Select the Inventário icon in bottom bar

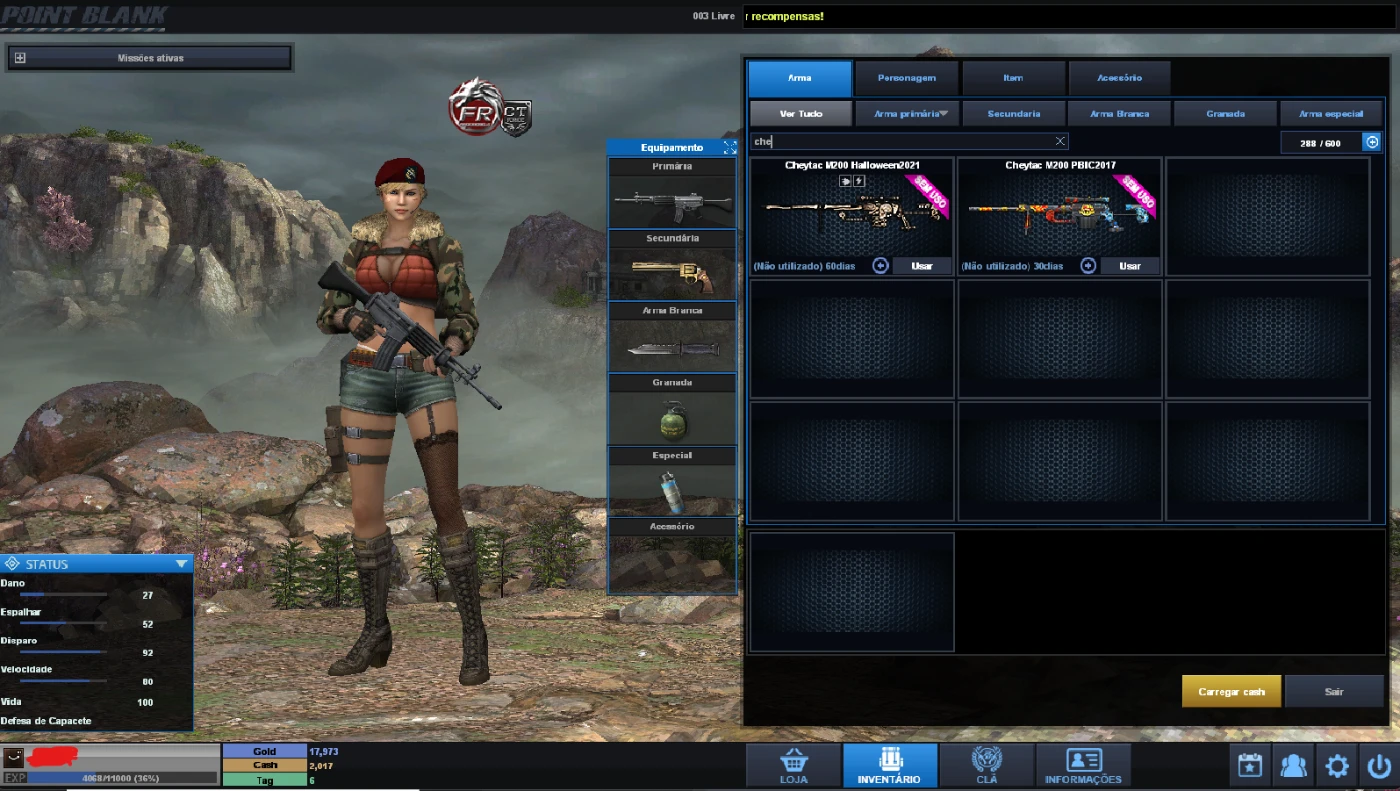[889, 764]
